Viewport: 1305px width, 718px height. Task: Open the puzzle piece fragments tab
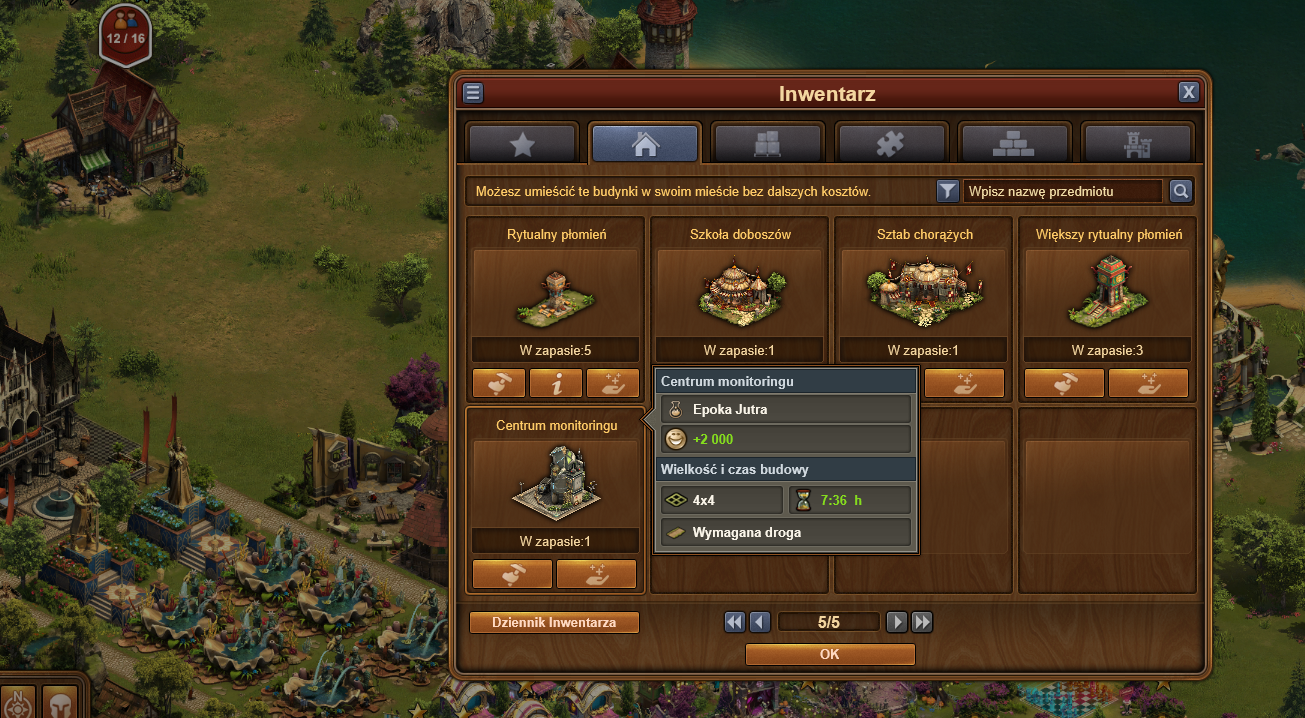[x=891, y=144]
